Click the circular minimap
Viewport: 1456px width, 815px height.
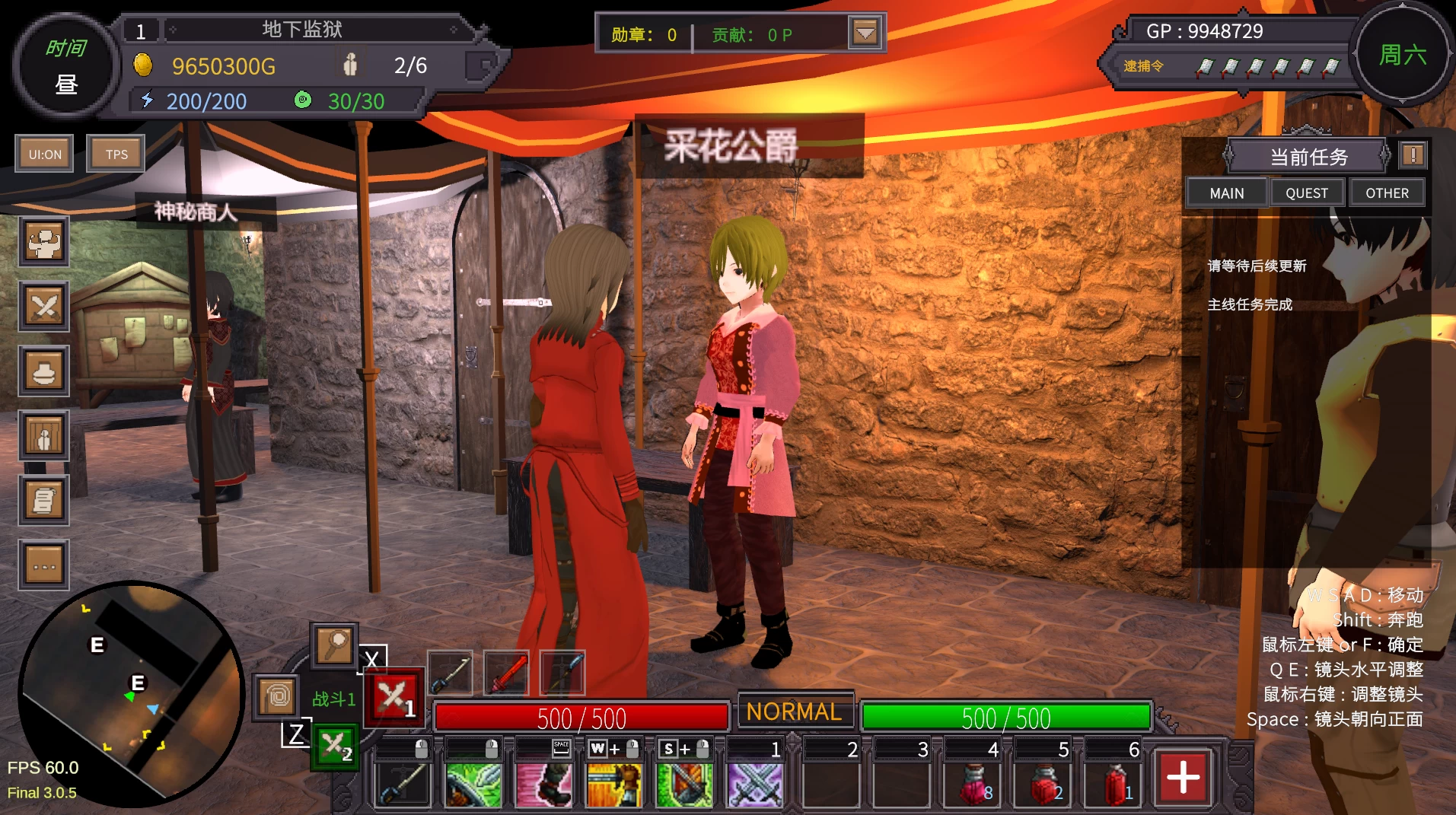pos(129,692)
